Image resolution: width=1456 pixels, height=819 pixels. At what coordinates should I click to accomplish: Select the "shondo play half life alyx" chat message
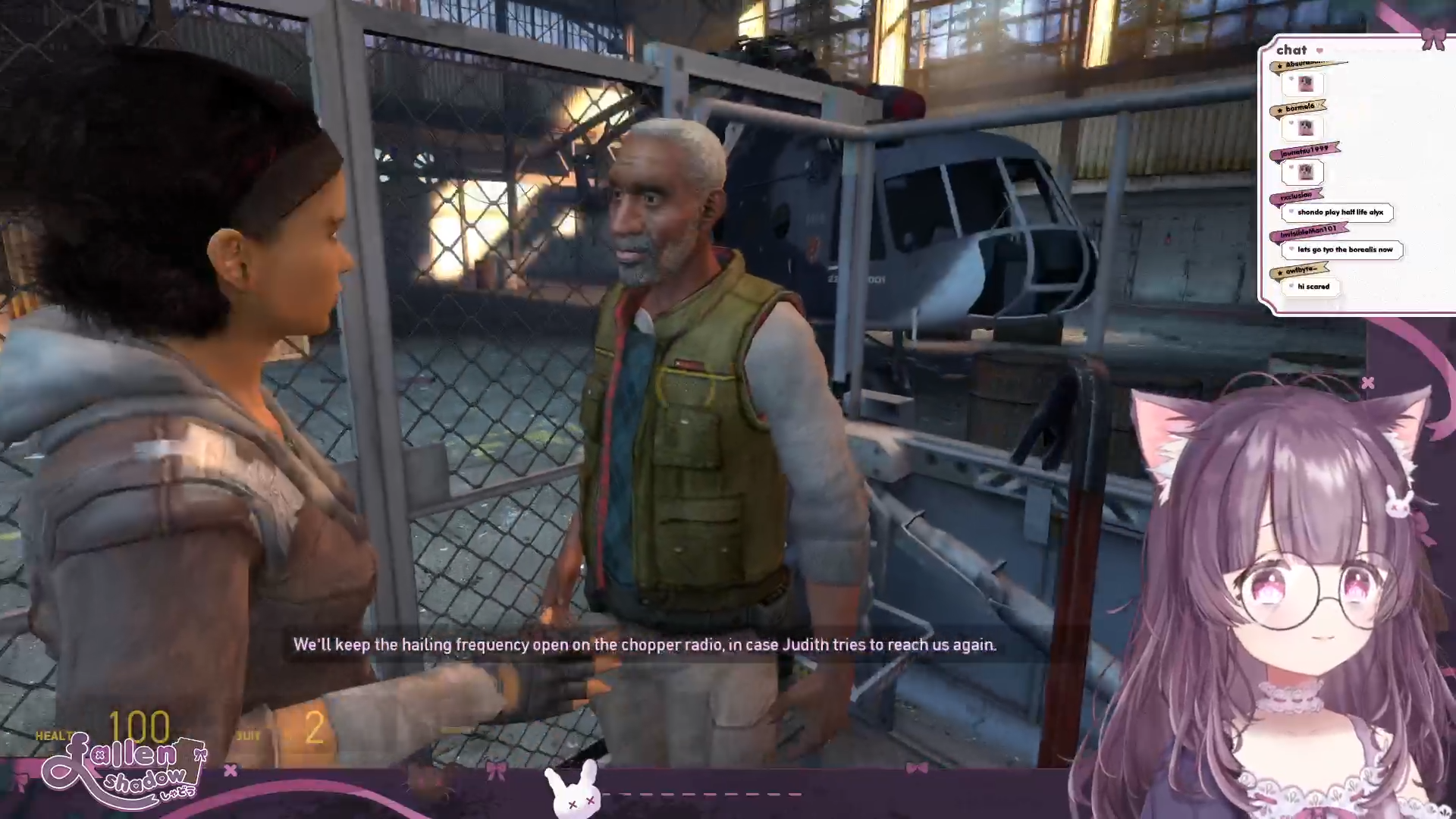pyautogui.click(x=1339, y=212)
